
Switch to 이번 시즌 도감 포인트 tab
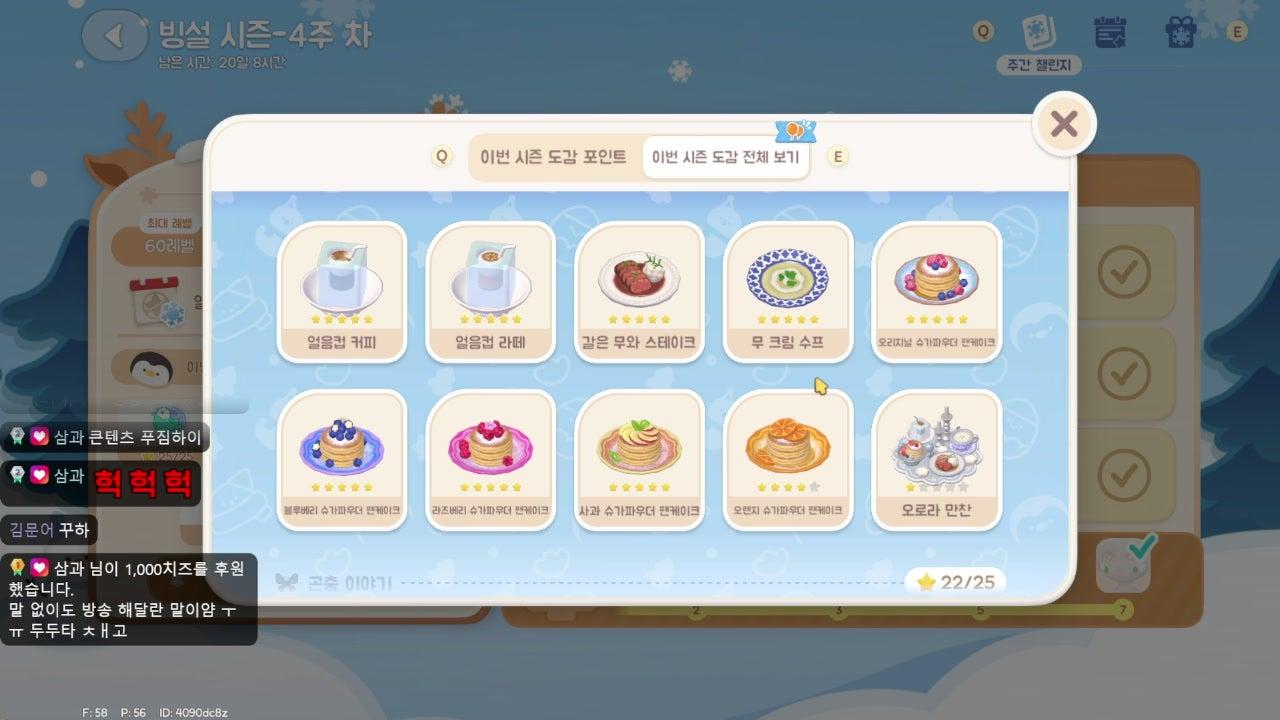[x=553, y=157]
